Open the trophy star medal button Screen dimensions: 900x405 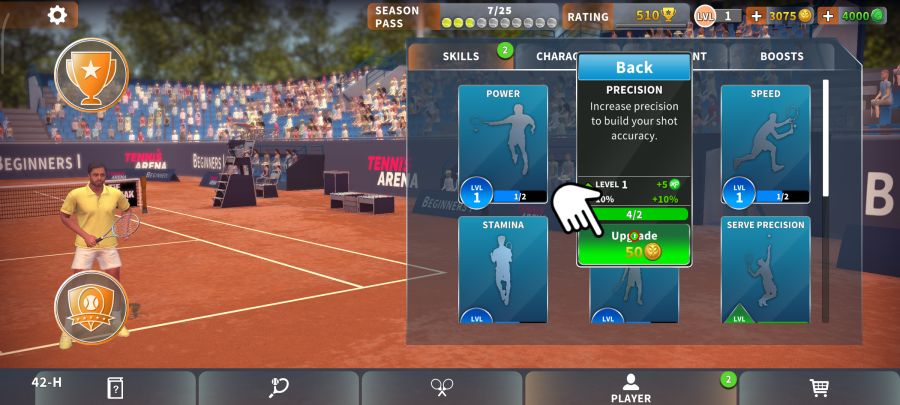91,73
